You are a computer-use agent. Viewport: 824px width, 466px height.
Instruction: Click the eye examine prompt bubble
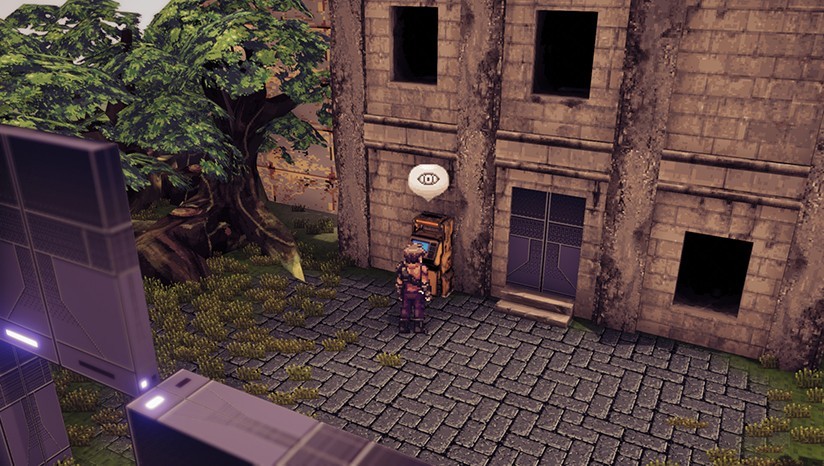point(428,180)
